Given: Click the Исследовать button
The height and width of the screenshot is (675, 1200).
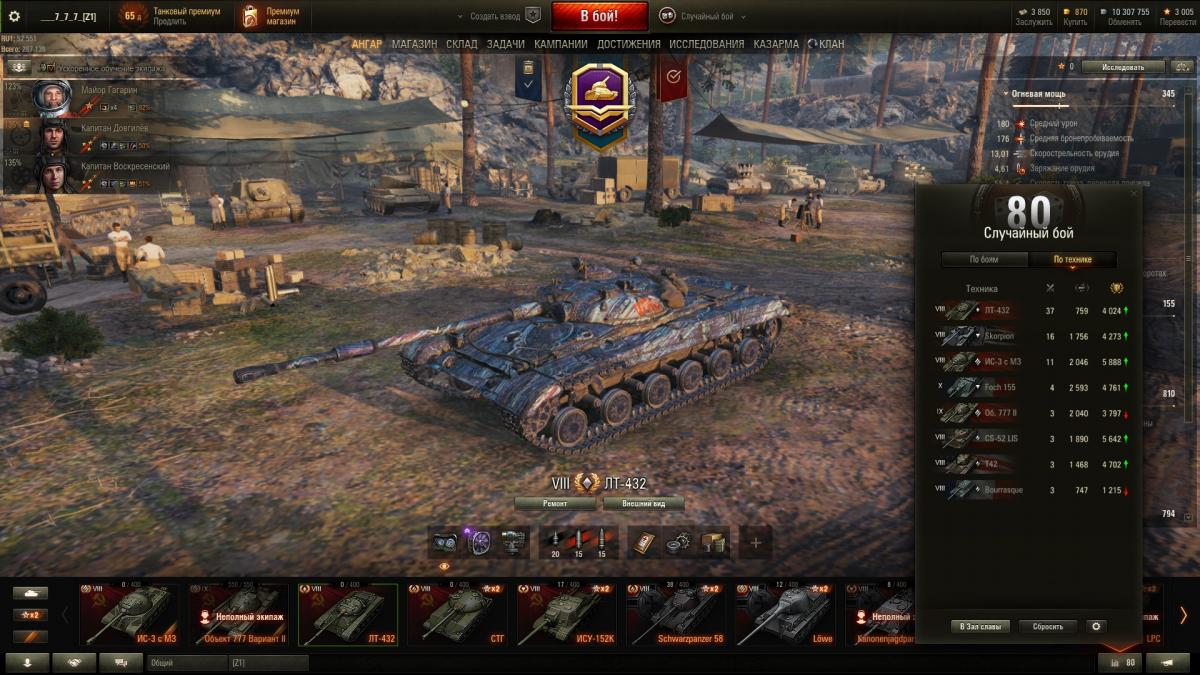Looking at the screenshot, I should [x=1123, y=67].
